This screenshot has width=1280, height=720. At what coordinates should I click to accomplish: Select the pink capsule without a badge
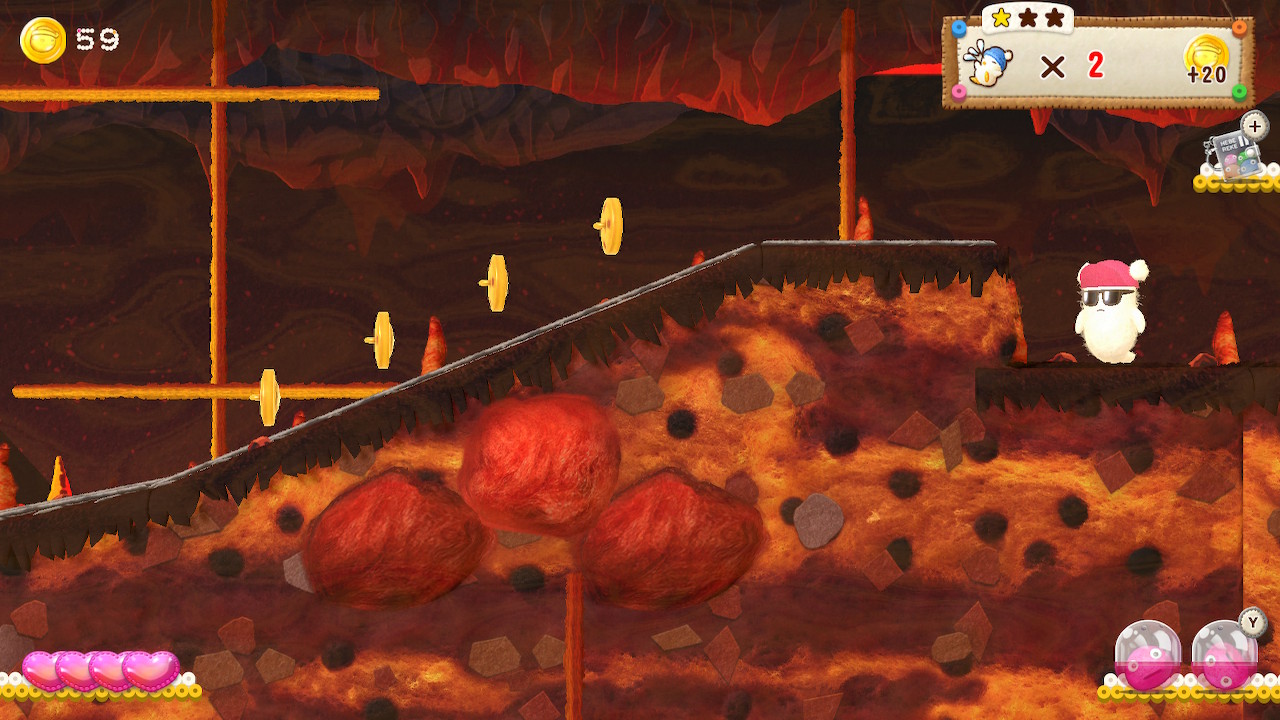coord(1148,654)
